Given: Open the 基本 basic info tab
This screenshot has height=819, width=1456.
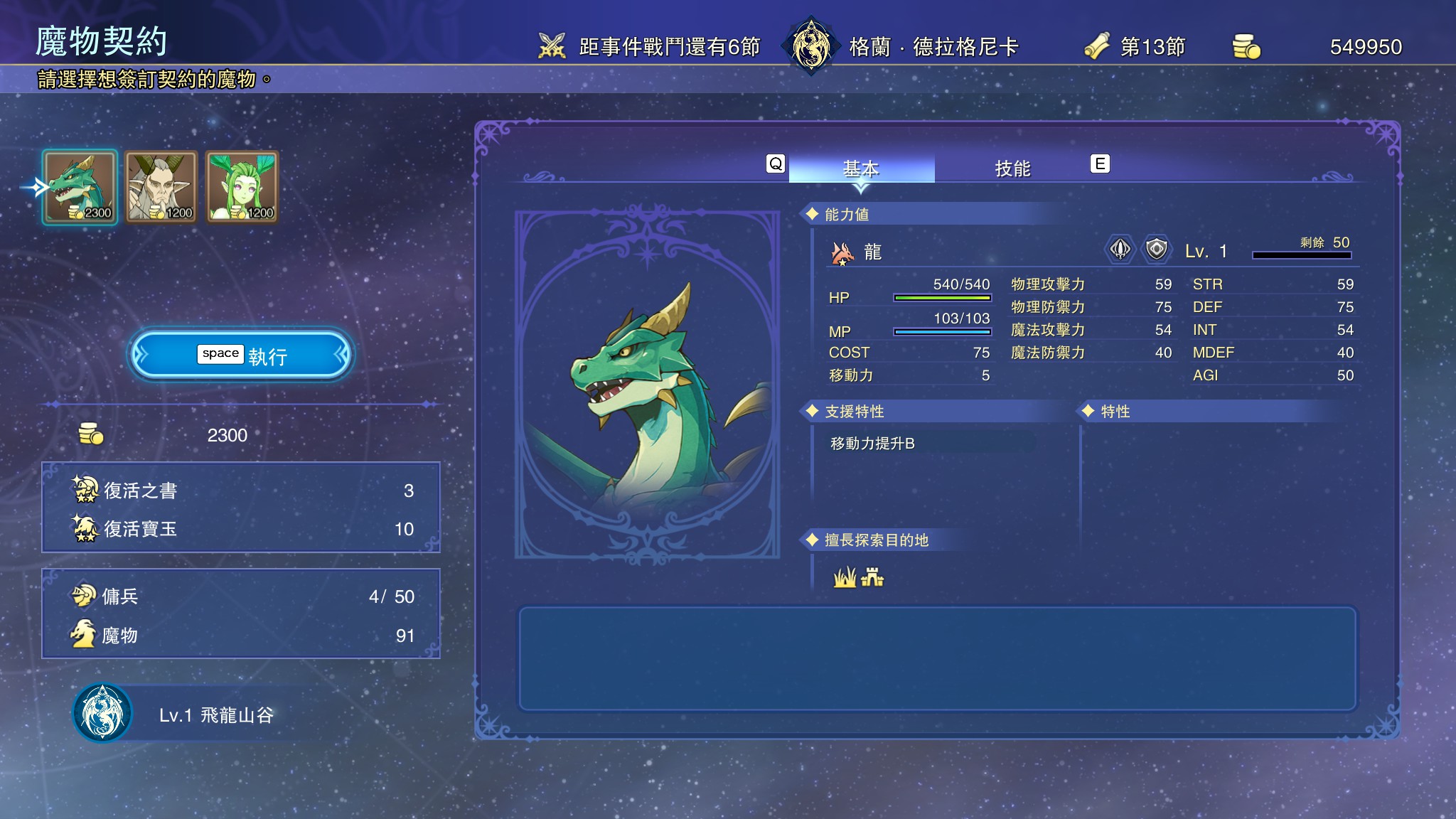Looking at the screenshot, I should 861,168.
